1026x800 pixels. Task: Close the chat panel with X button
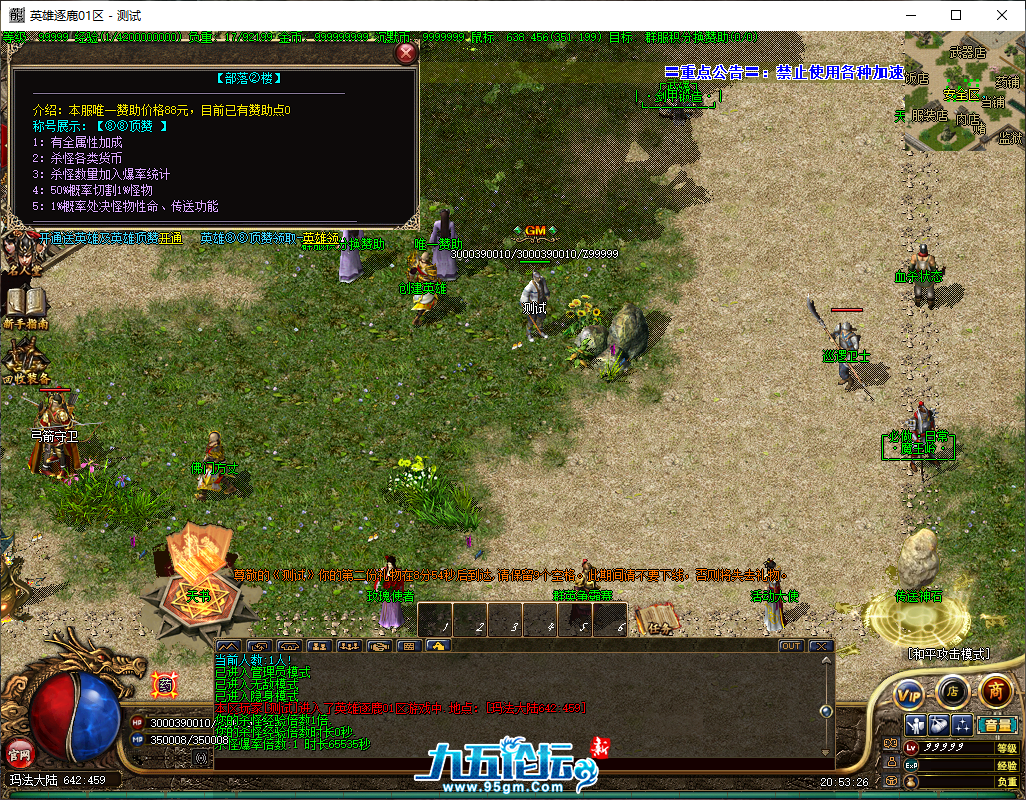[x=821, y=646]
